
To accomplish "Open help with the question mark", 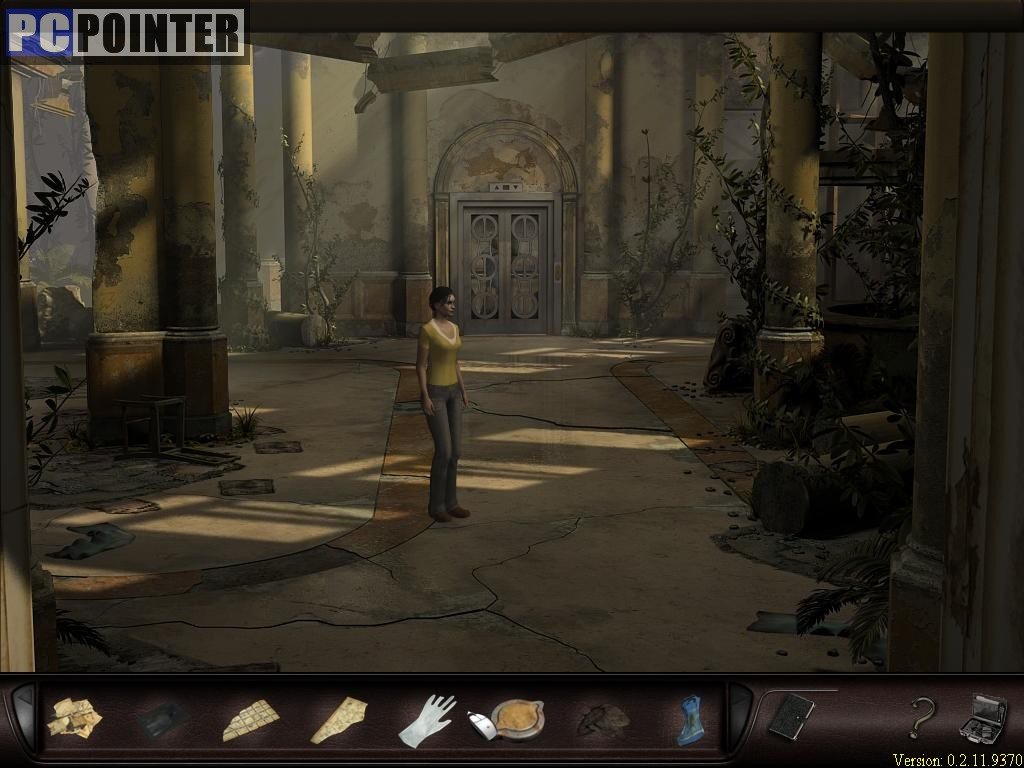I will (920, 717).
